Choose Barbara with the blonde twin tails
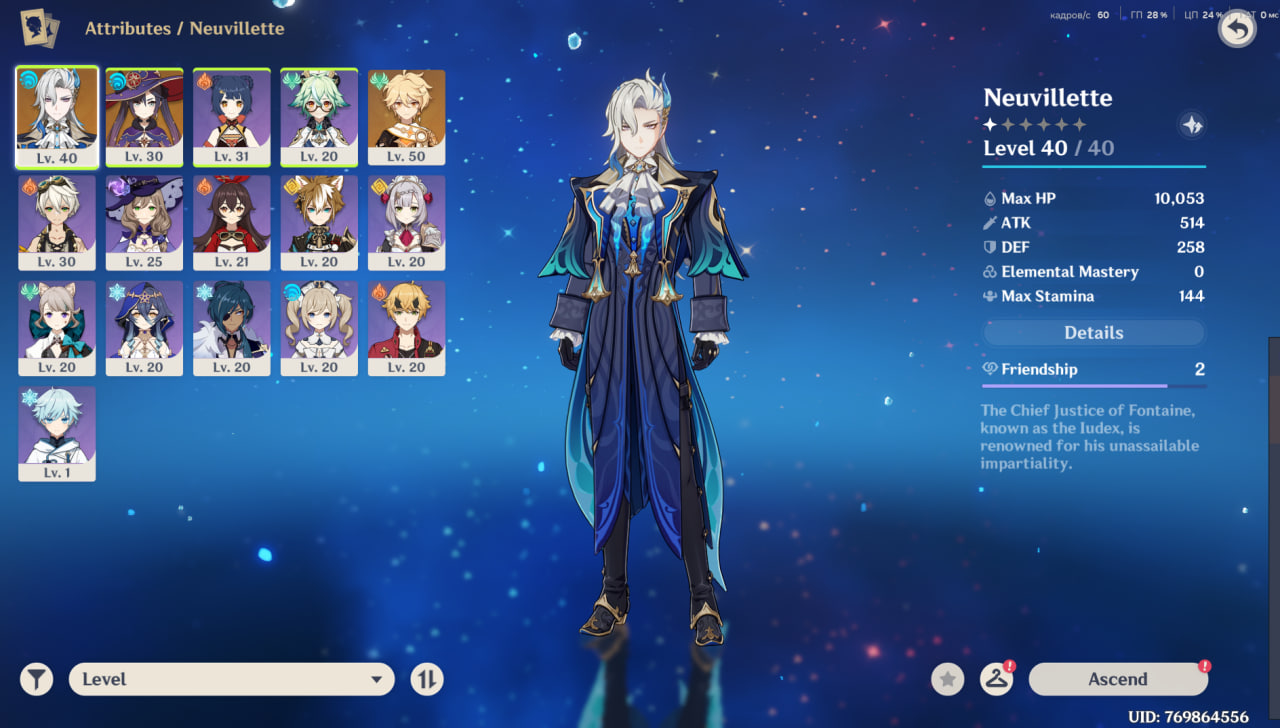Screen dimensions: 1280x728 [x=319, y=327]
